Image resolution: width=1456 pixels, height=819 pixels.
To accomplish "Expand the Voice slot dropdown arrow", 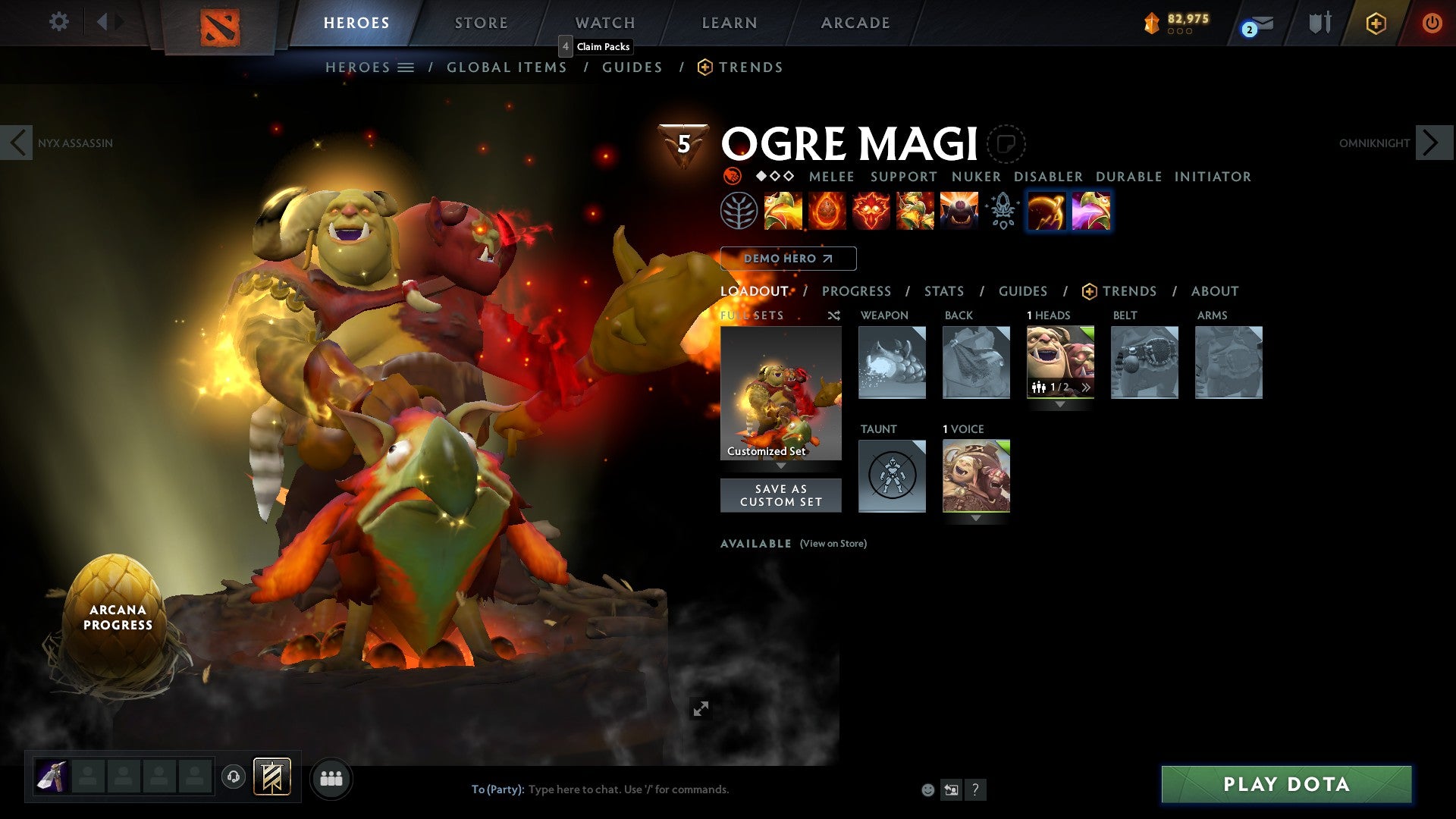I will (x=975, y=518).
